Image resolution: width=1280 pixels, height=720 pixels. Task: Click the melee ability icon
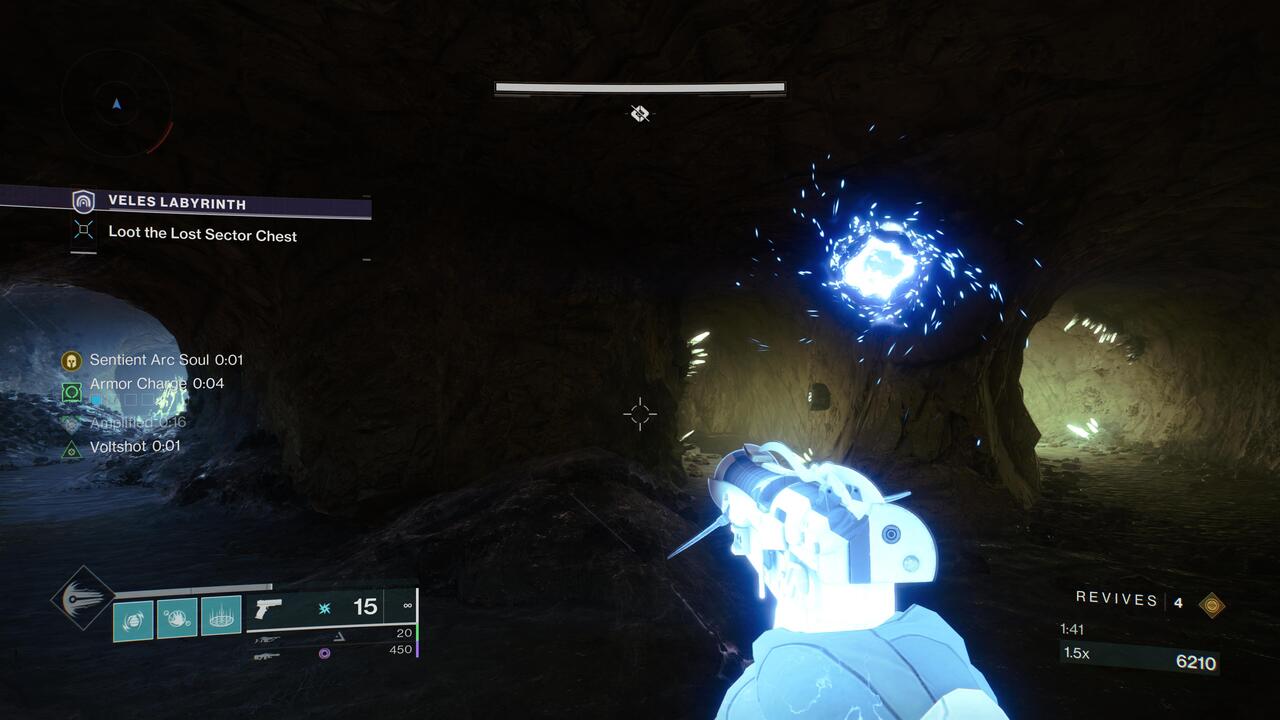[177, 613]
